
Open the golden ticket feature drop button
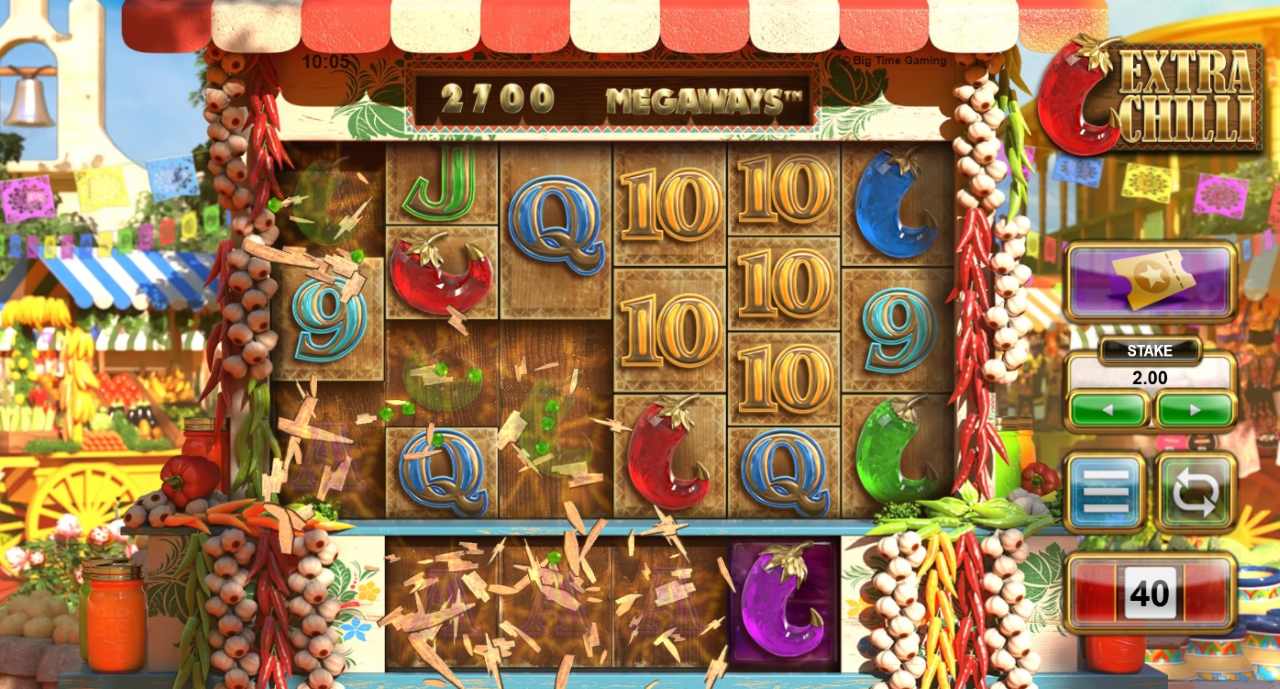click(1151, 281)
